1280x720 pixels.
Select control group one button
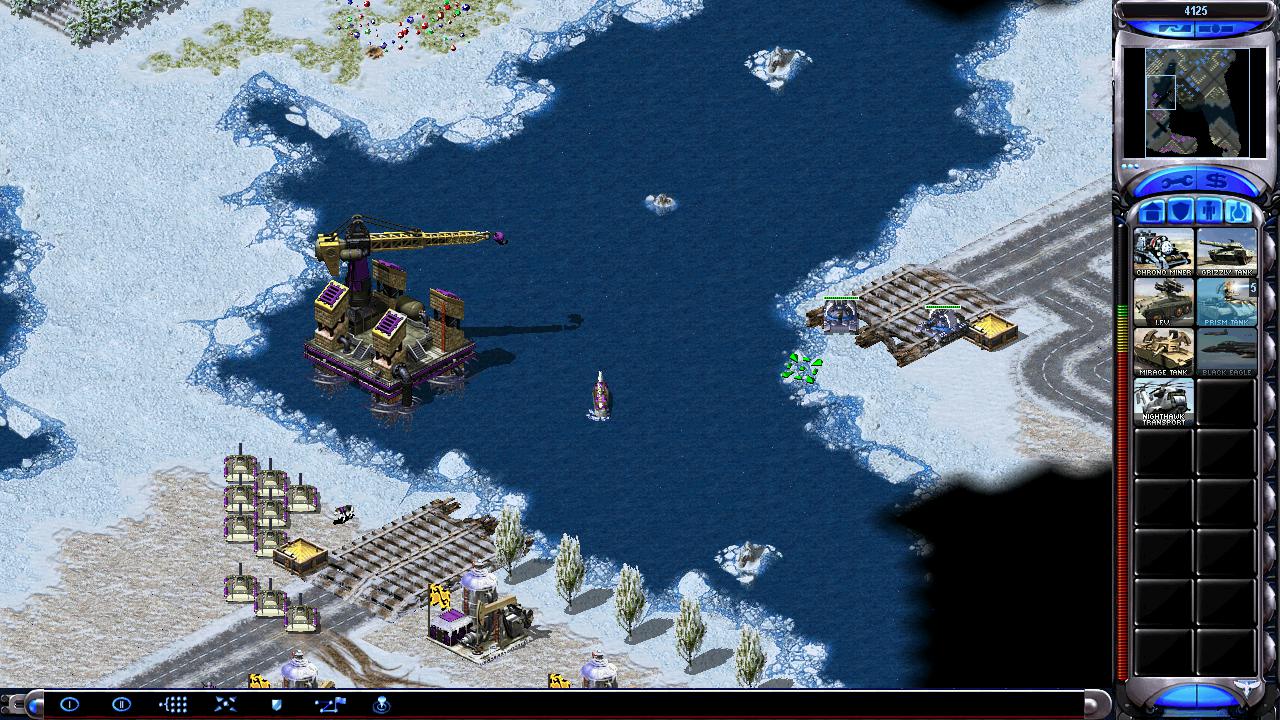[x=69, y=704]
